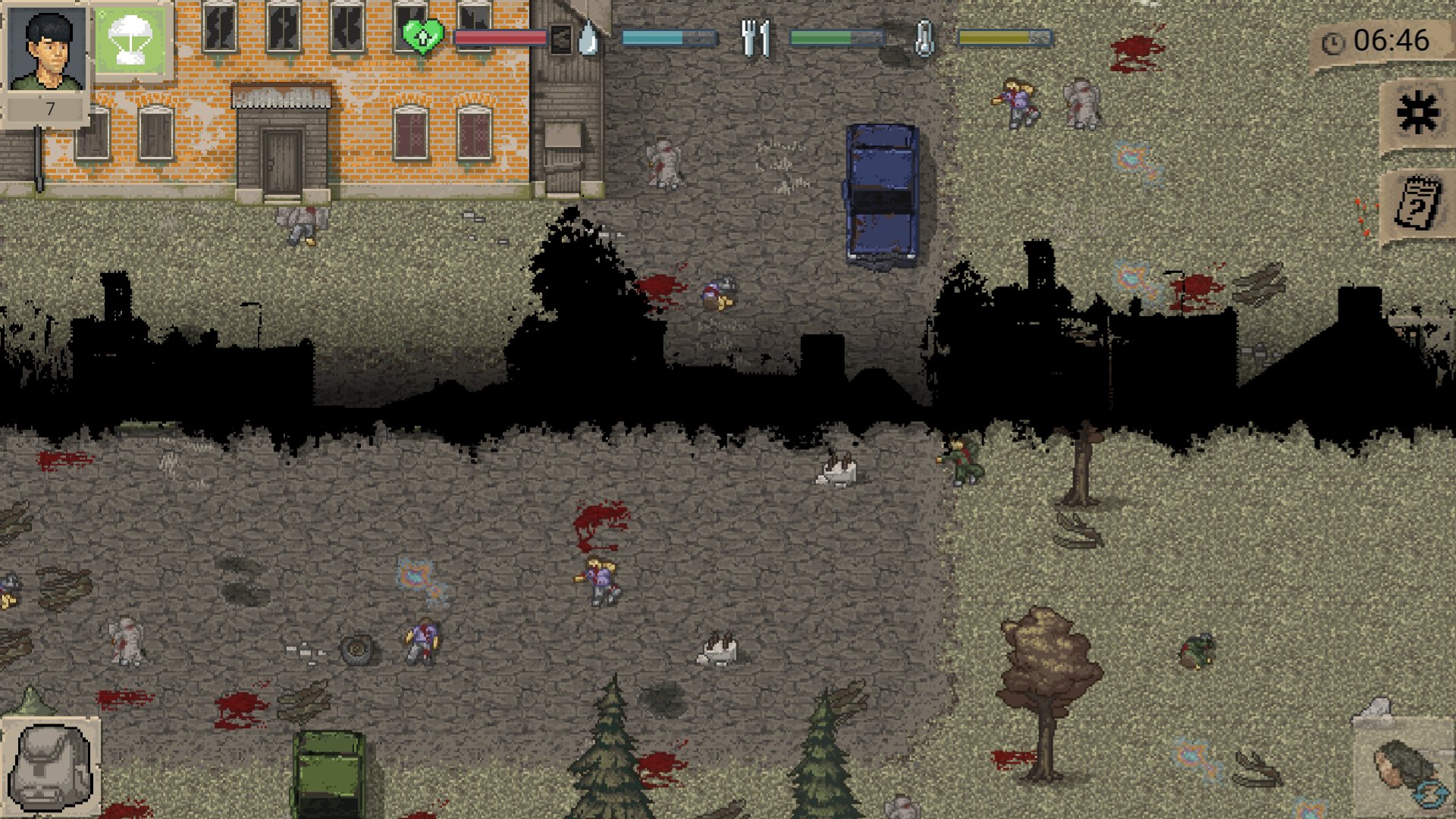The height and width of the screenshot is (819, 1456).
Task: Open the quest notes journal
Action: (1417, 203)
